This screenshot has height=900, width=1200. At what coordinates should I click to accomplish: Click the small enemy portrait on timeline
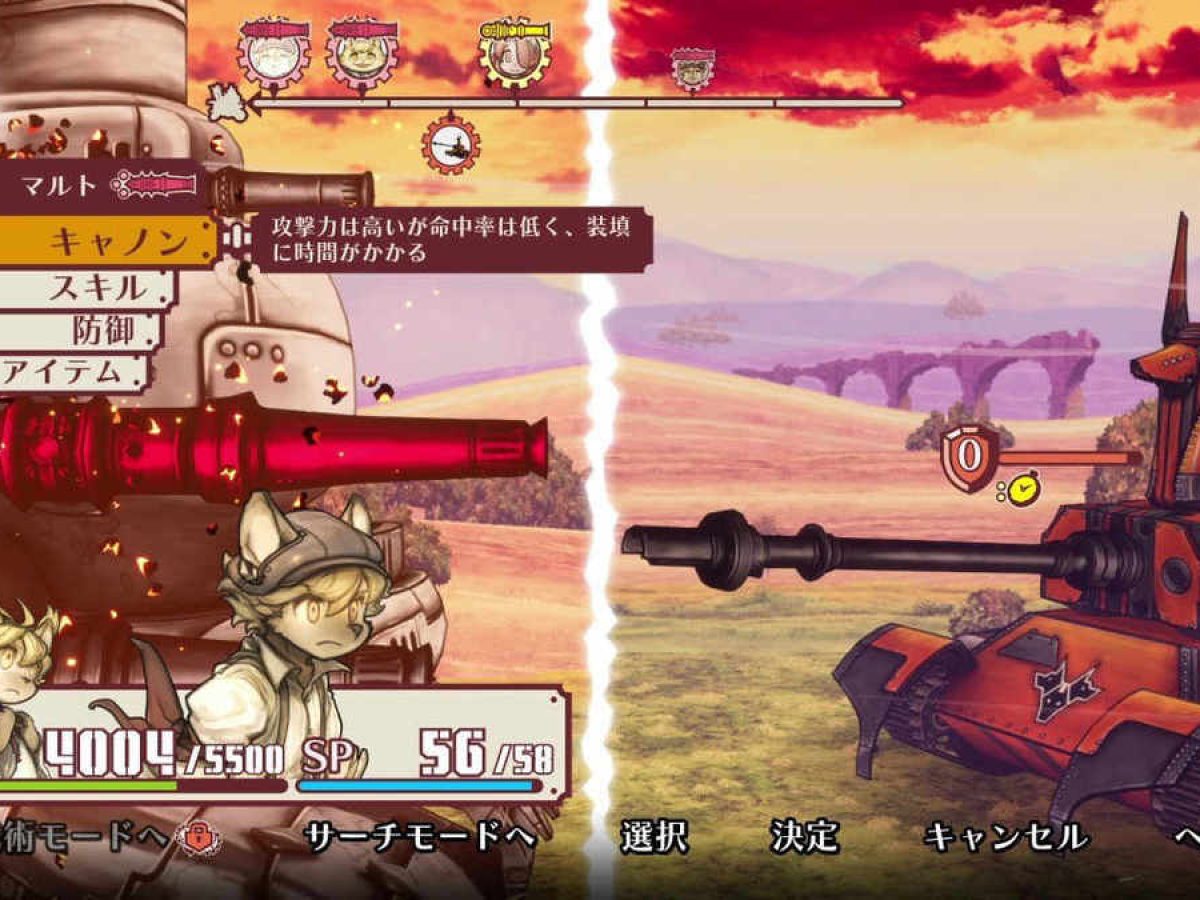coord(692,68)
